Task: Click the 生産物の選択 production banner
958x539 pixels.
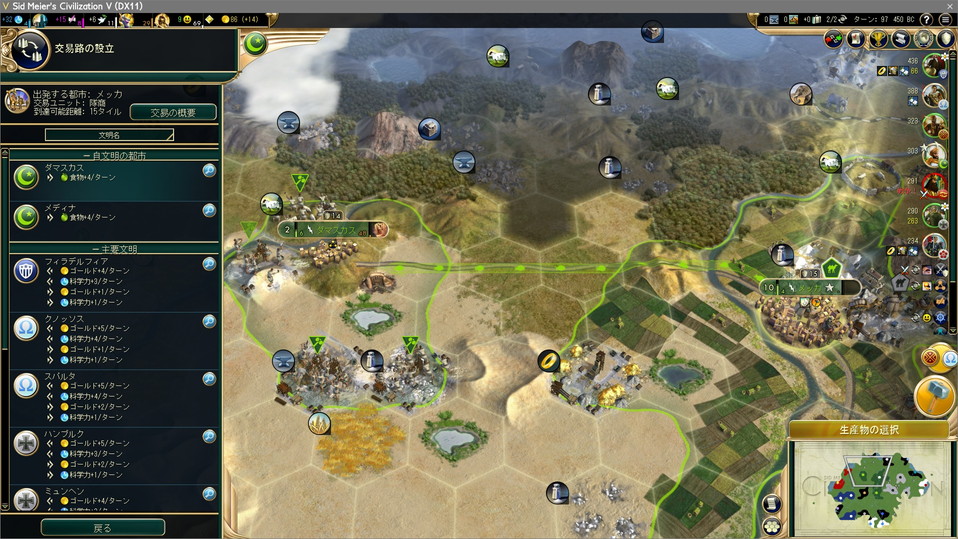Action: 868,430
